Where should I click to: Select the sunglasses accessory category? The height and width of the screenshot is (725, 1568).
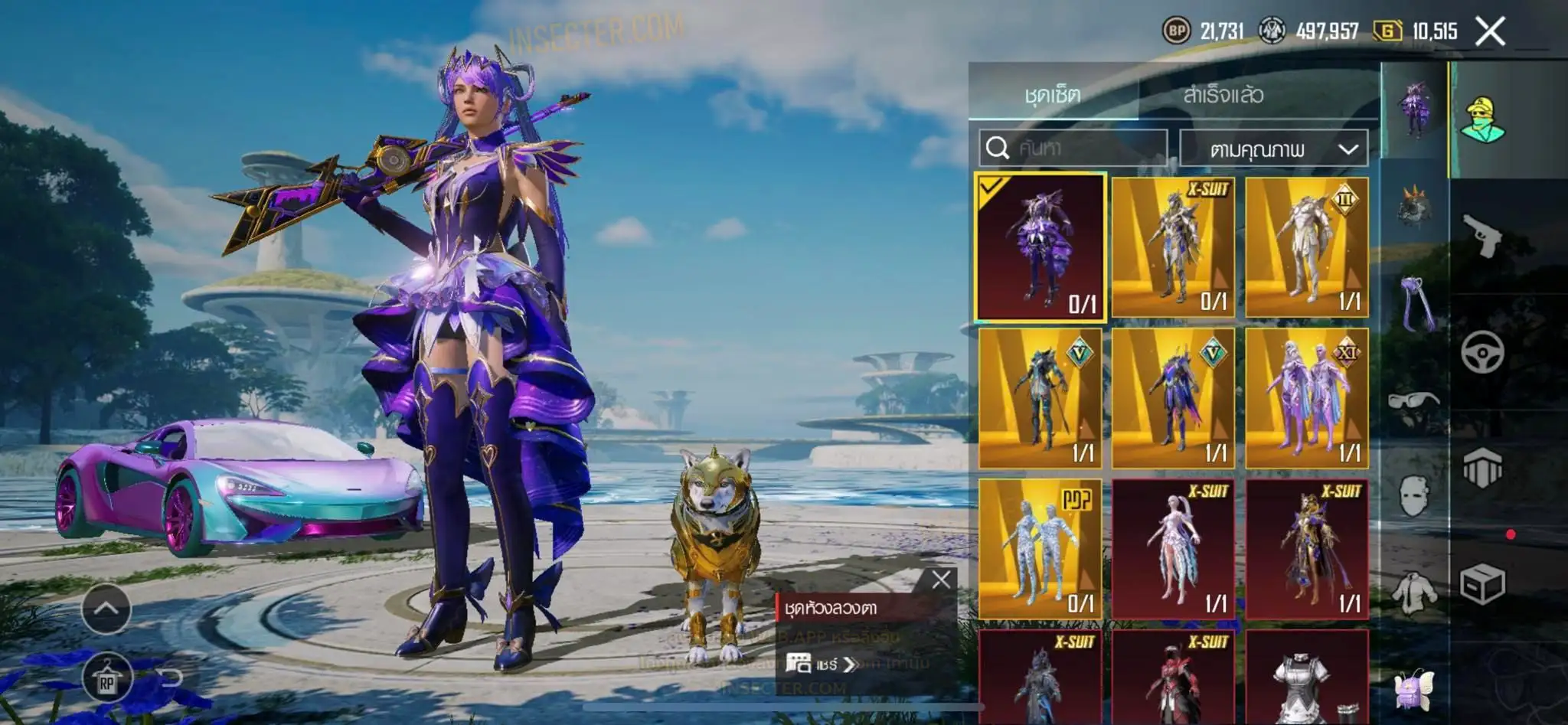click(x=1413, y=400)
